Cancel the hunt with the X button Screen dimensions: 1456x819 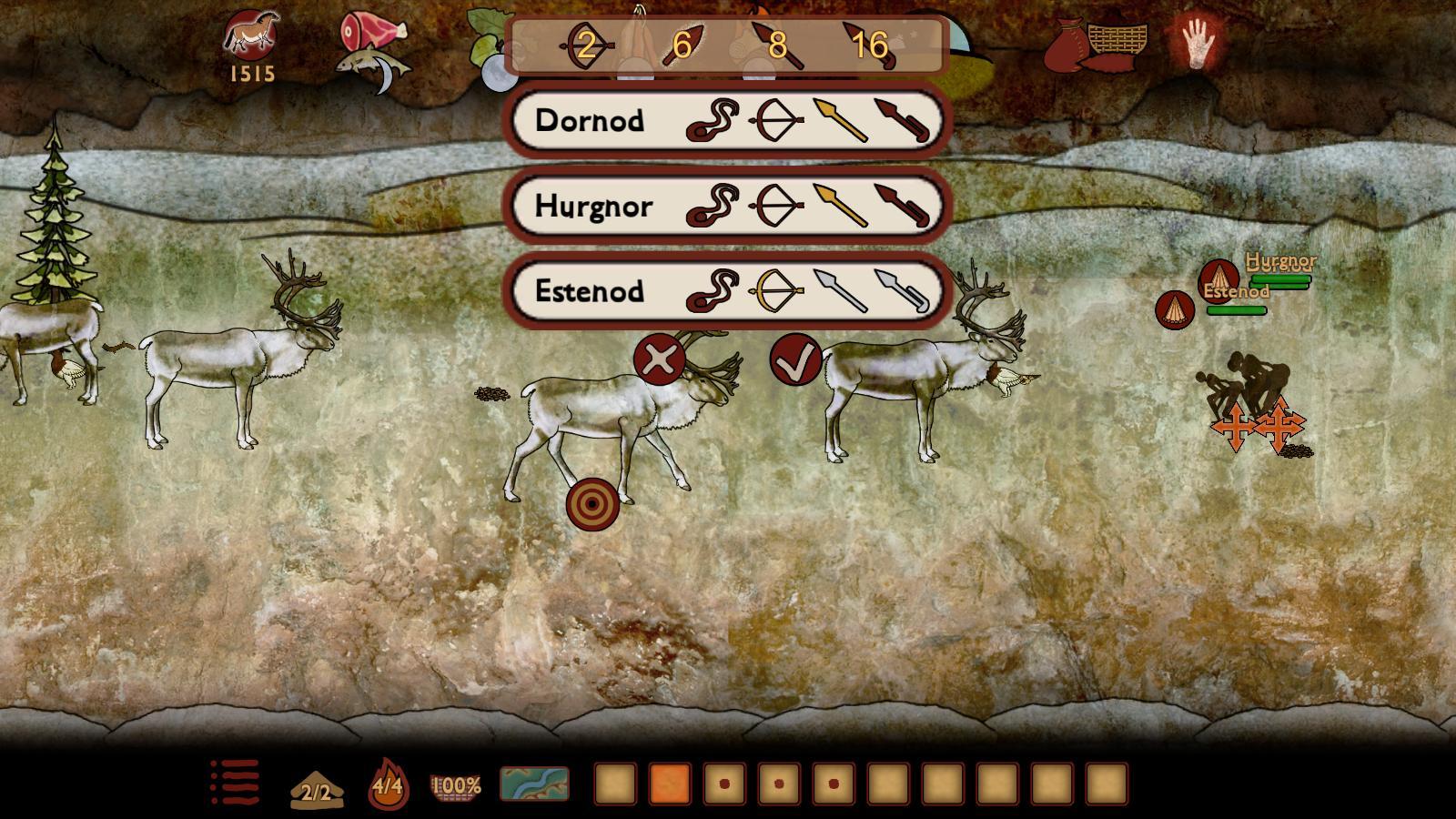pyautogui.click(x=660, y=358)
